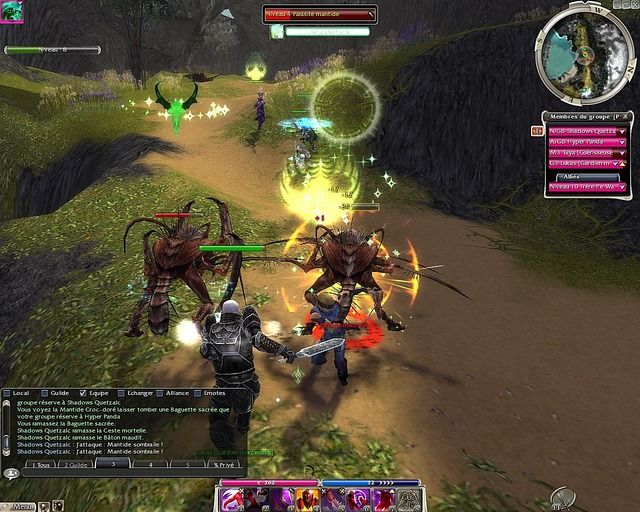This screenshot has height=512, width=640.
Task: Select the Privé chat tab
Action: point(221,464)
